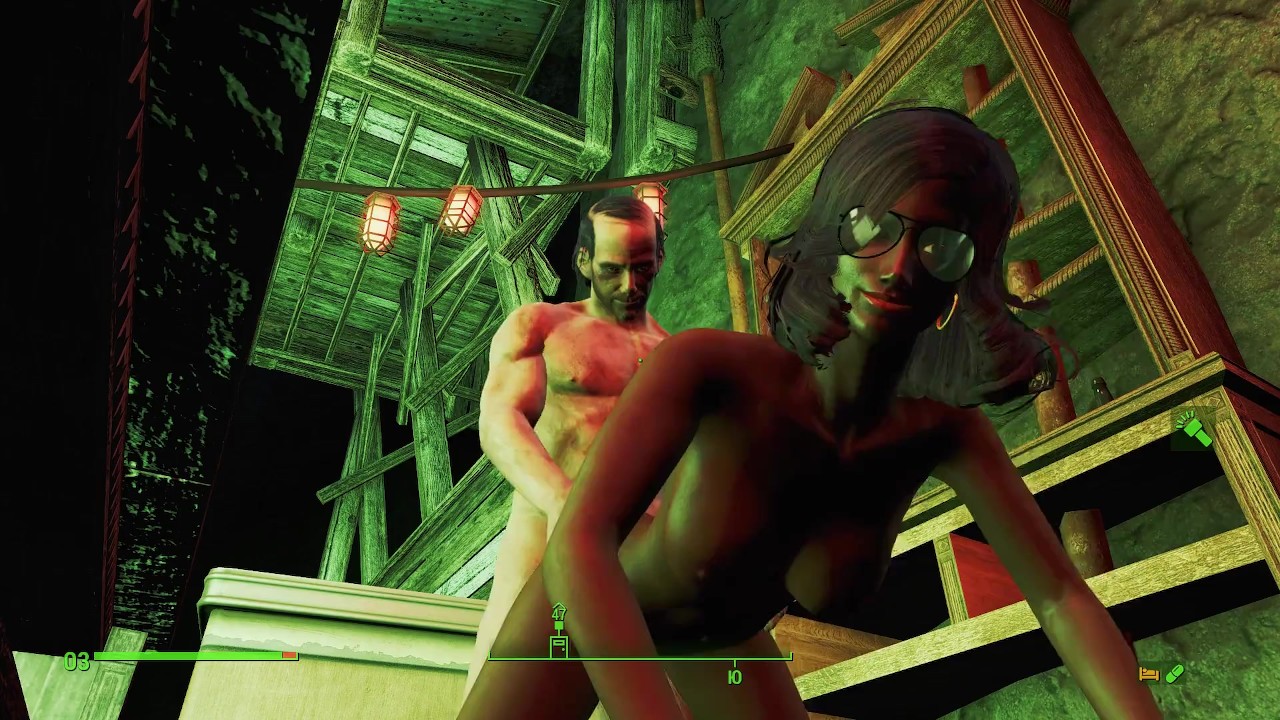This screenshot has height=720, width=1280.
Task: Click the orange bed status icon
Action: [x=1149, y=675]
